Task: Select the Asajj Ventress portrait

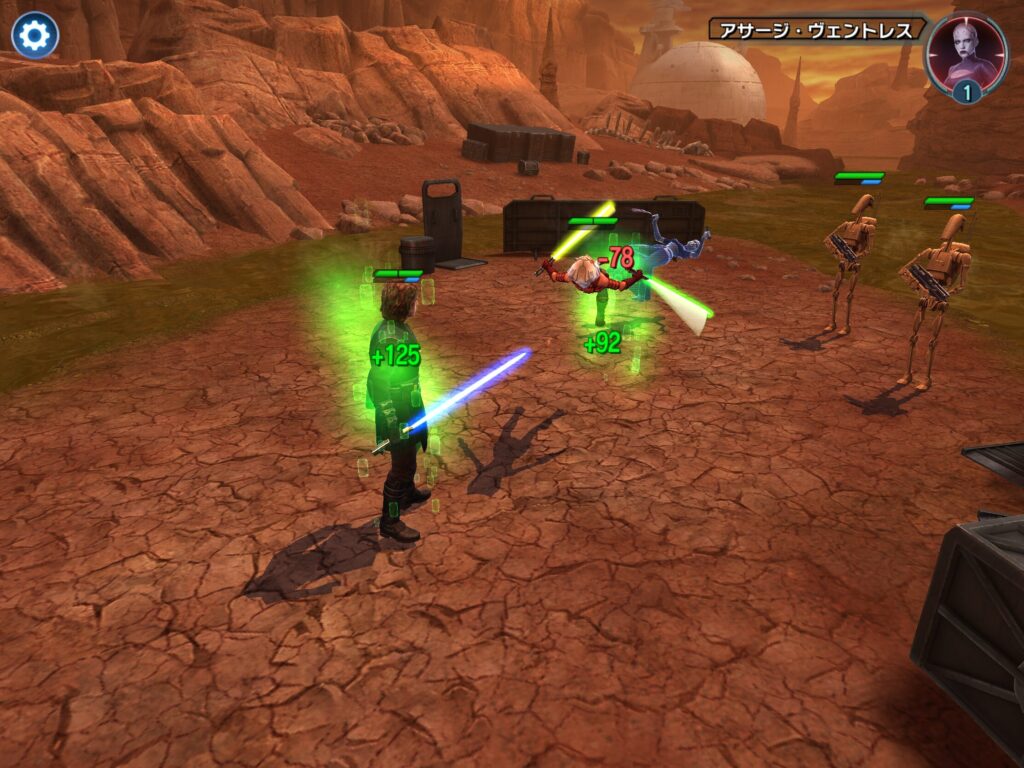Action: pos(967,53)
